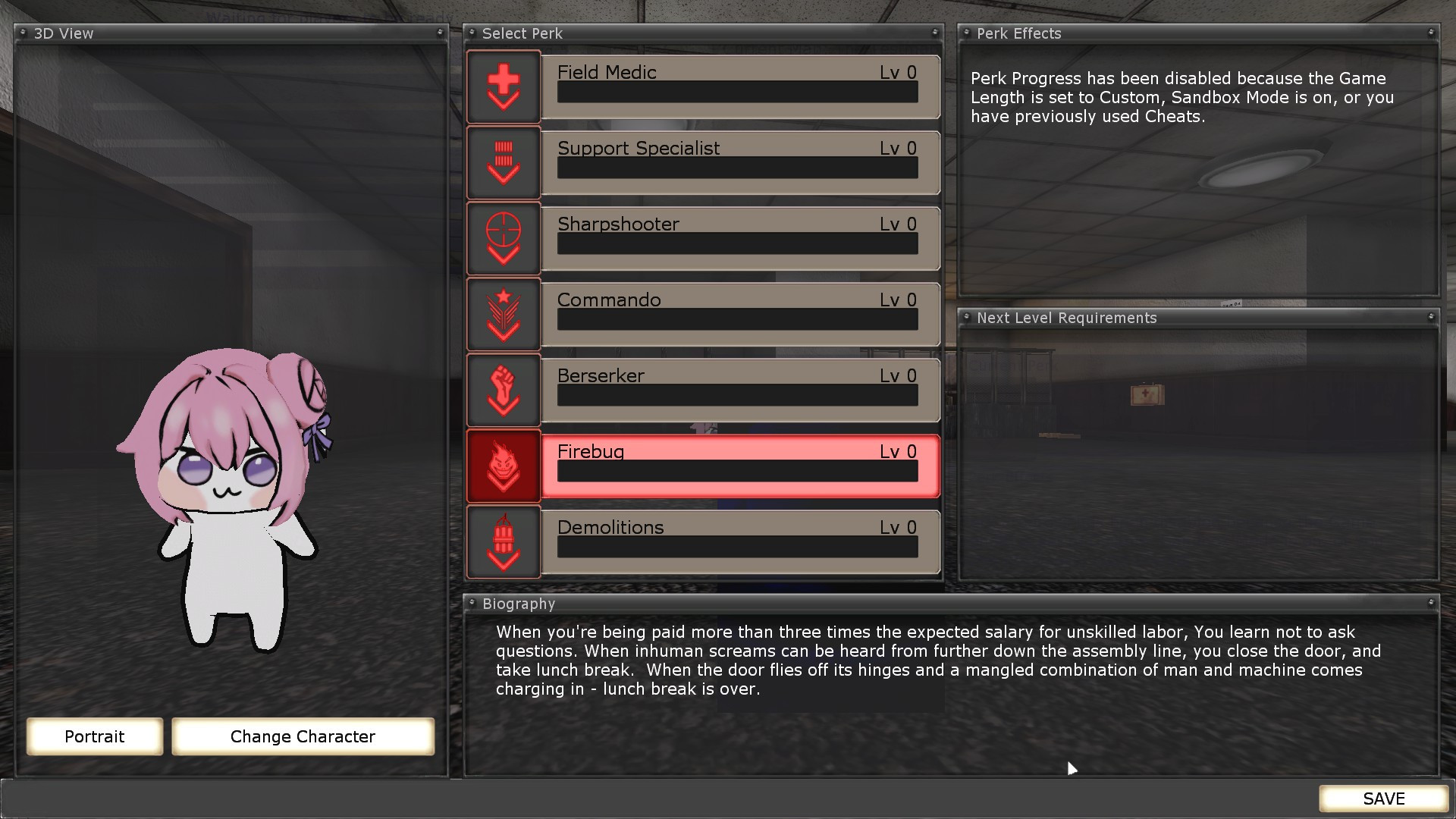Click the Commando star badge icon
Viewport: 1456px width, 819px height.
pyautogui.click(x=503, y=314)
